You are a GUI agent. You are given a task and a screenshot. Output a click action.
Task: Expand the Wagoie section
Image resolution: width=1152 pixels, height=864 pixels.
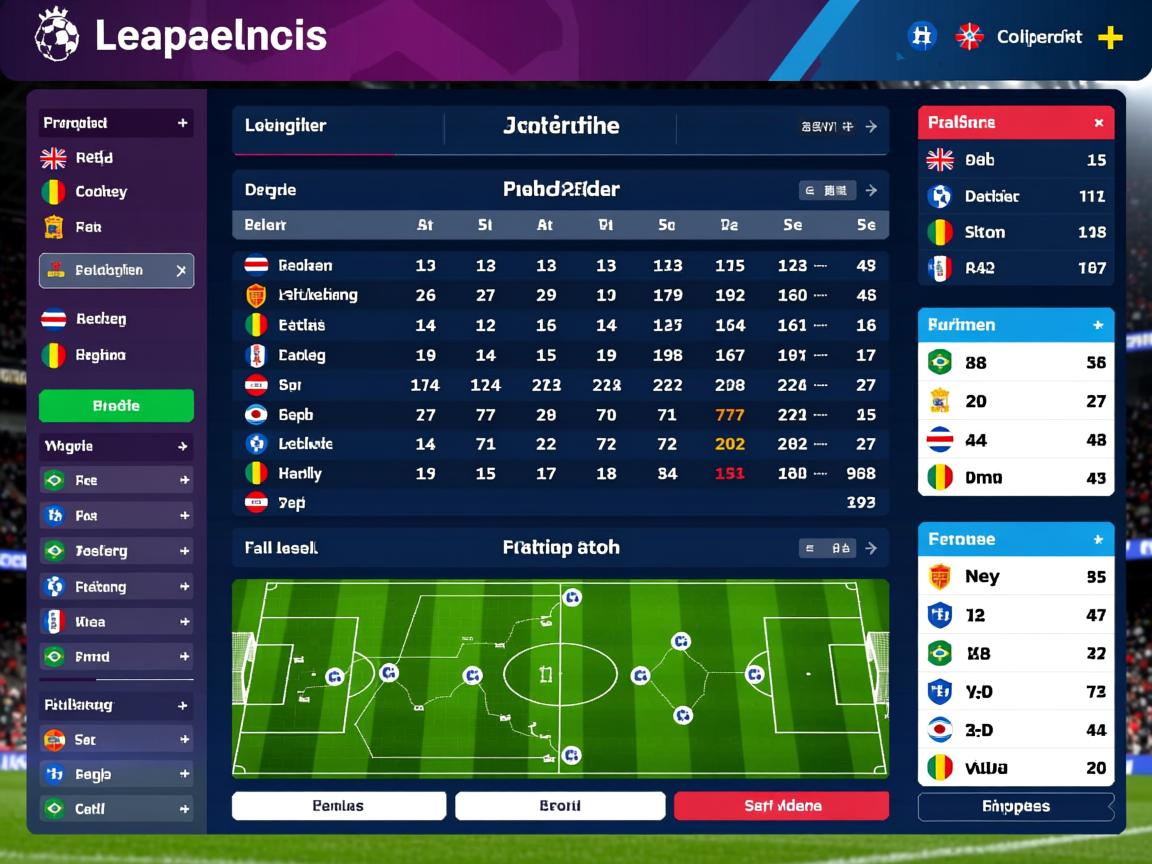click(x=183, y=447)
